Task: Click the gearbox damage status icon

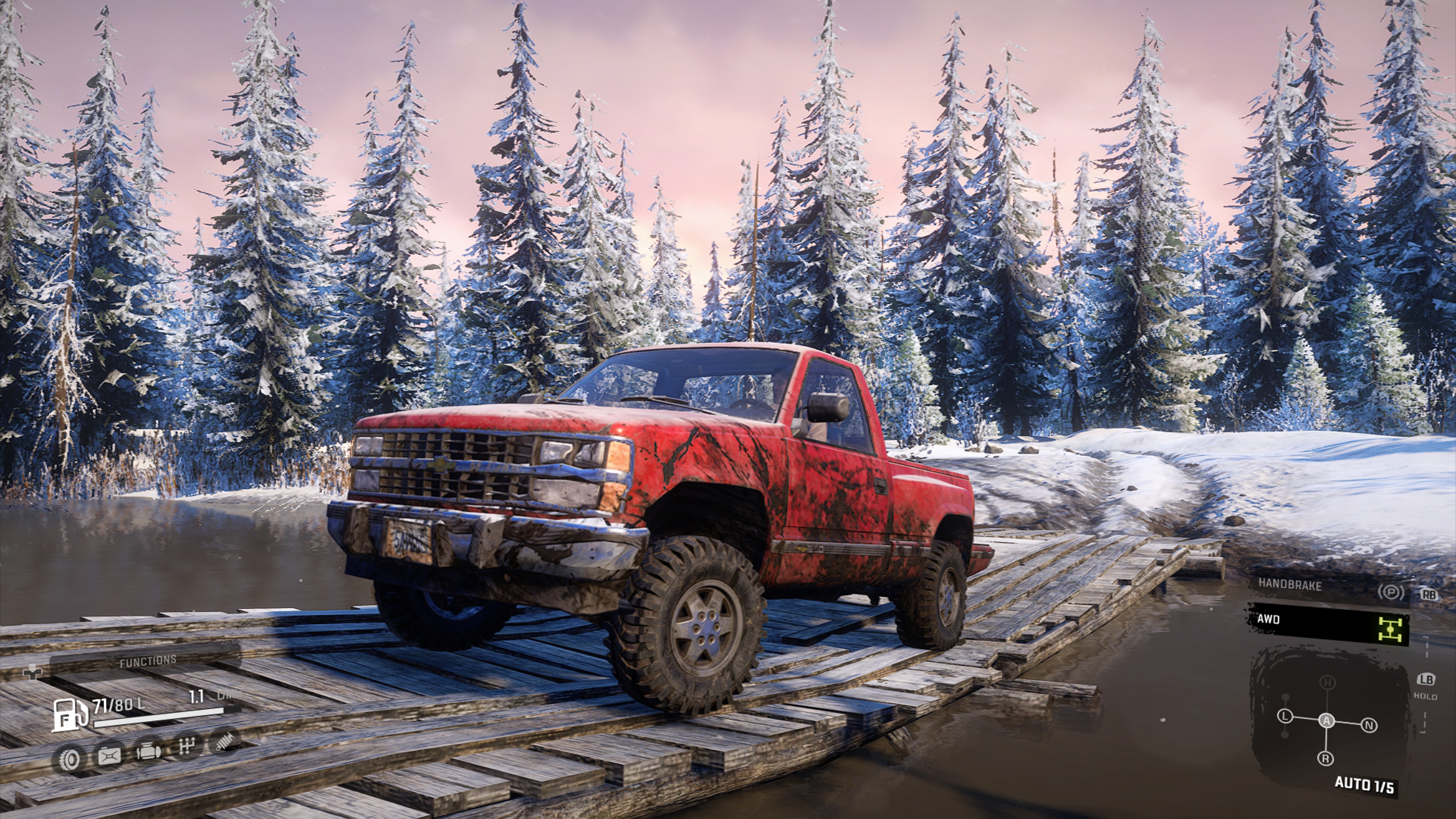Action: [x=186, y=747]
